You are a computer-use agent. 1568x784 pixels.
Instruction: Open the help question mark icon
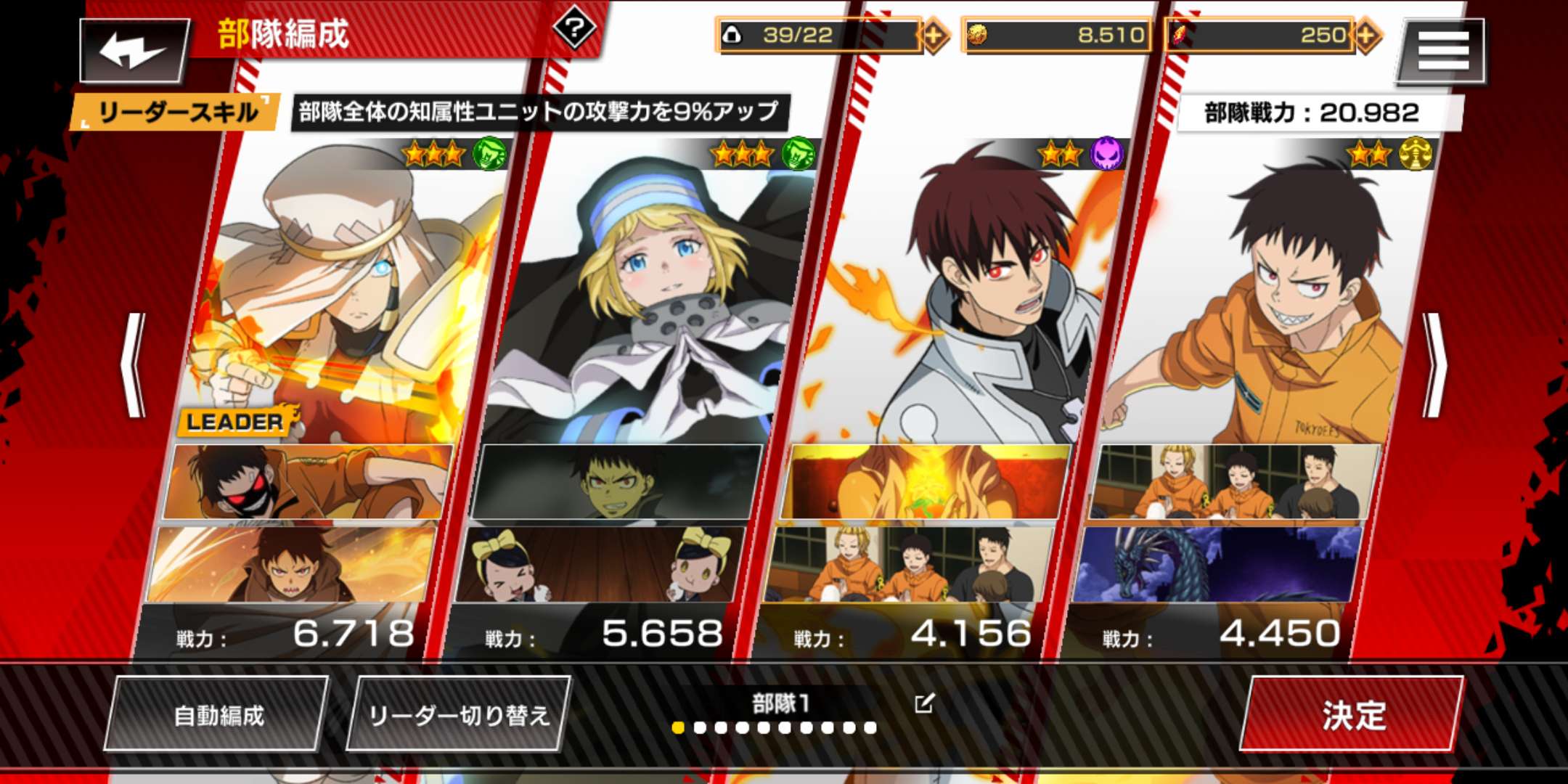click(574, 29)
